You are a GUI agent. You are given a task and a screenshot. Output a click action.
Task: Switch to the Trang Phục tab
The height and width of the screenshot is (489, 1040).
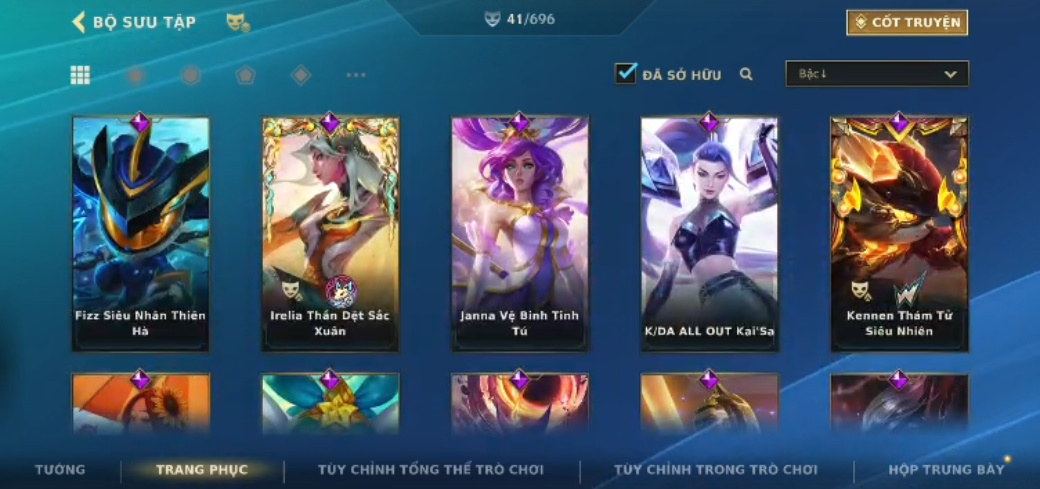point(202,469)
